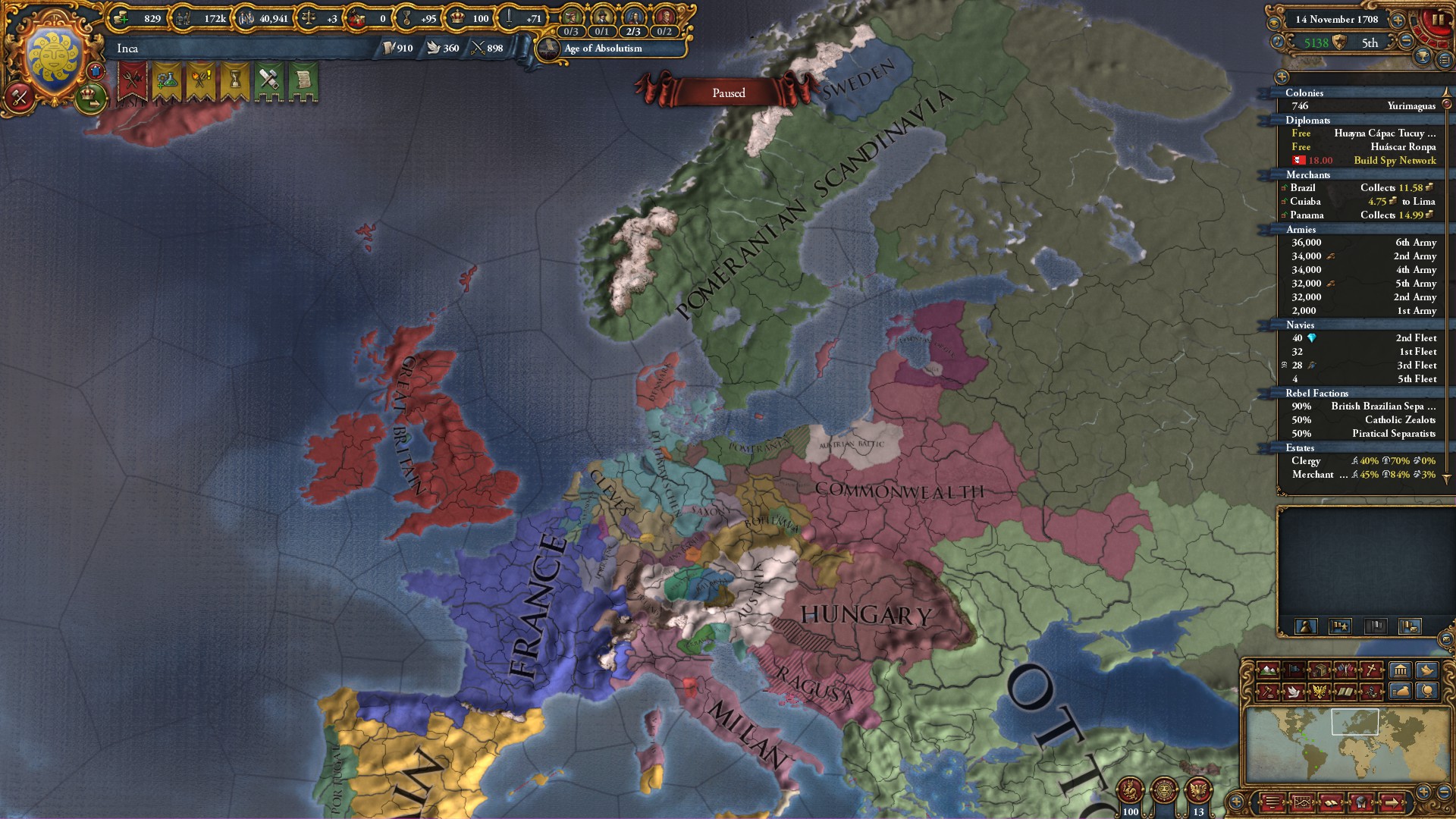Click the Build Spy Network link
The height and width of the screenshot is (819, 1456).
point(1394,160)
